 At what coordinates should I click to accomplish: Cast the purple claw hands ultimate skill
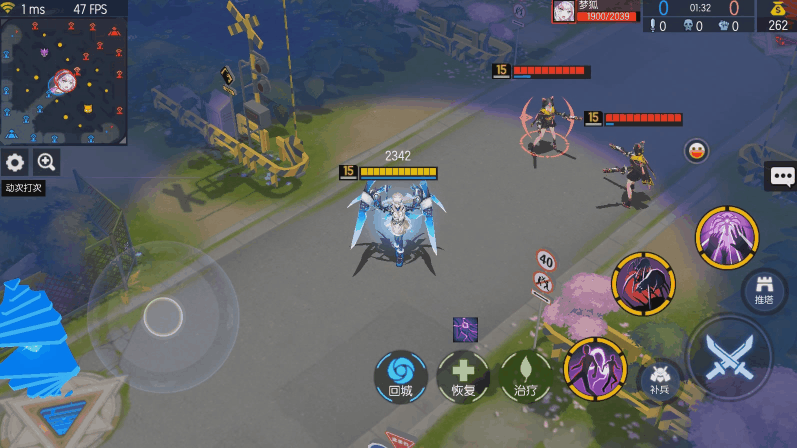(727, 236)
